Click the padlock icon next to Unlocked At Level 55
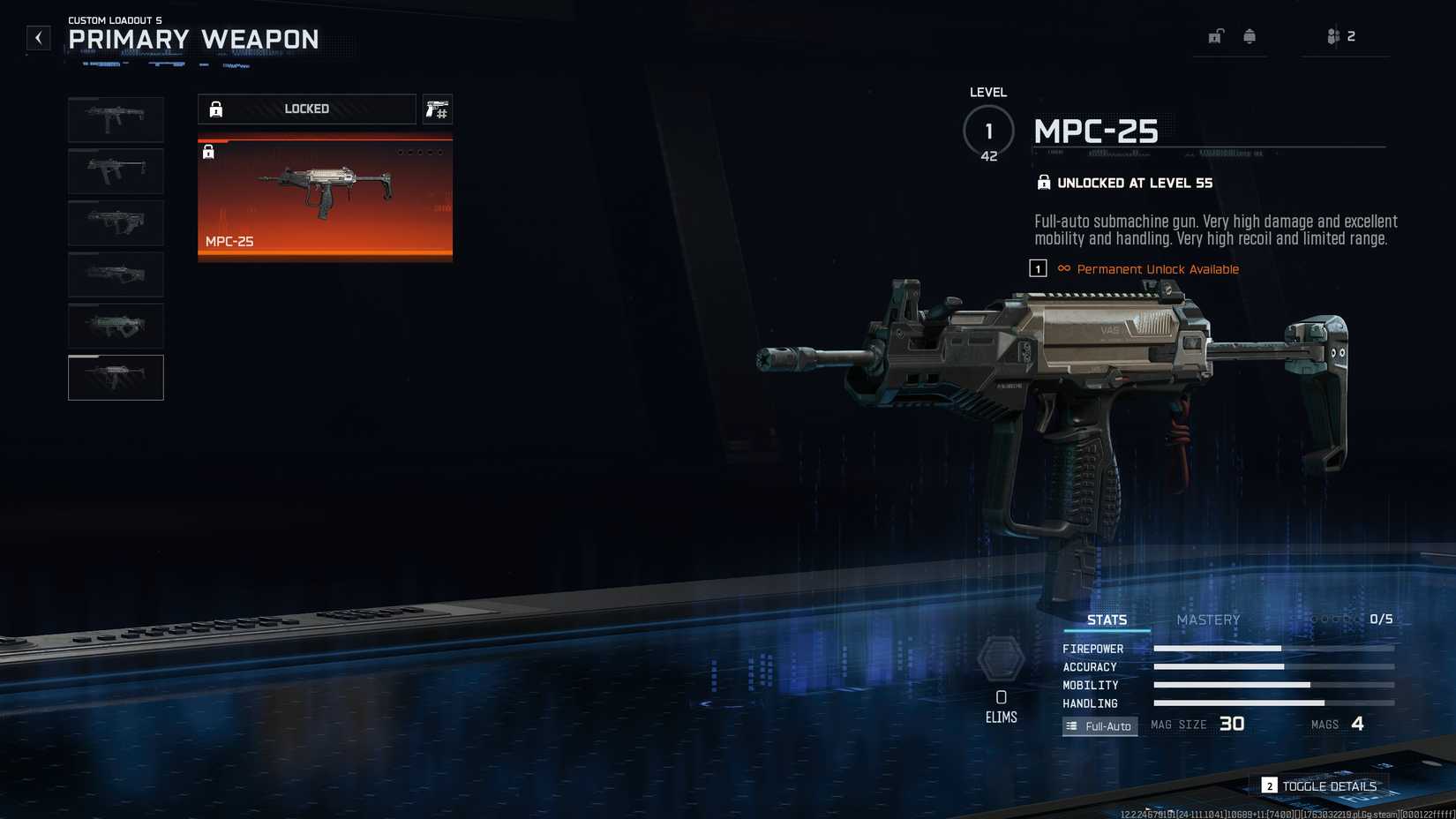1456x819 pixels. point(1044,183)
